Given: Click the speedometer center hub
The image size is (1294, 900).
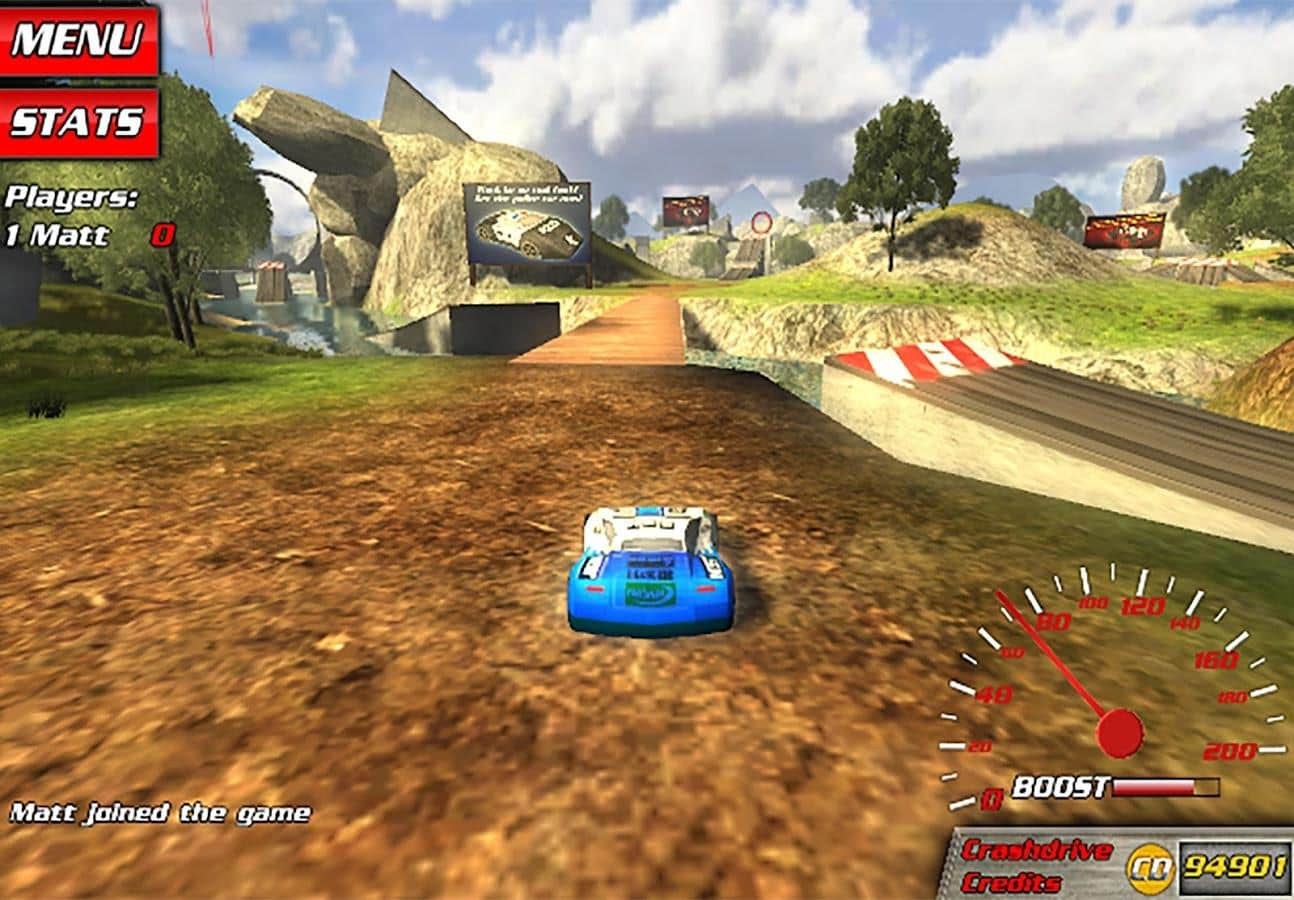Looking at the screenshot, I should 1118,733.
